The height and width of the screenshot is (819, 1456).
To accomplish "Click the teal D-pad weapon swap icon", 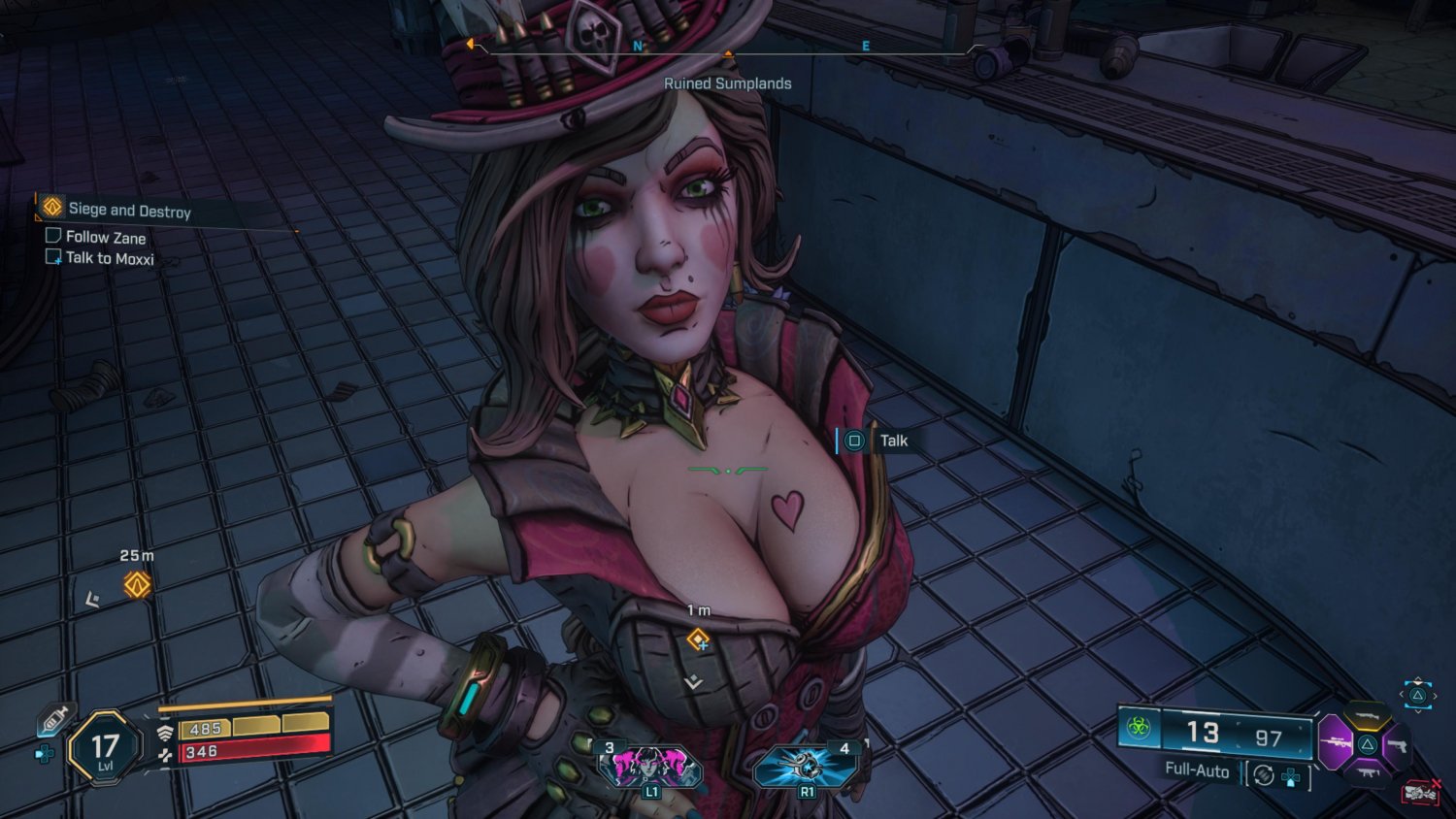I will [1292, 776].
